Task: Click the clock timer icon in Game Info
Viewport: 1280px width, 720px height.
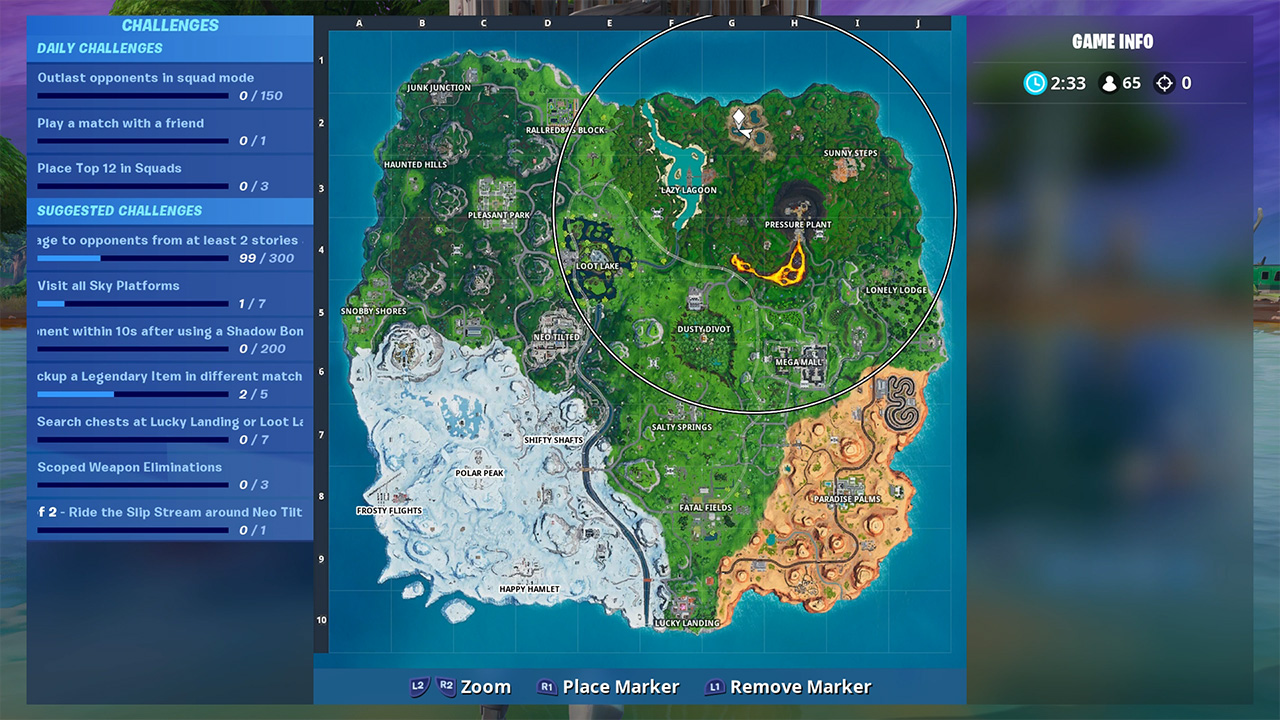Action: click(x=1037, y=83)
